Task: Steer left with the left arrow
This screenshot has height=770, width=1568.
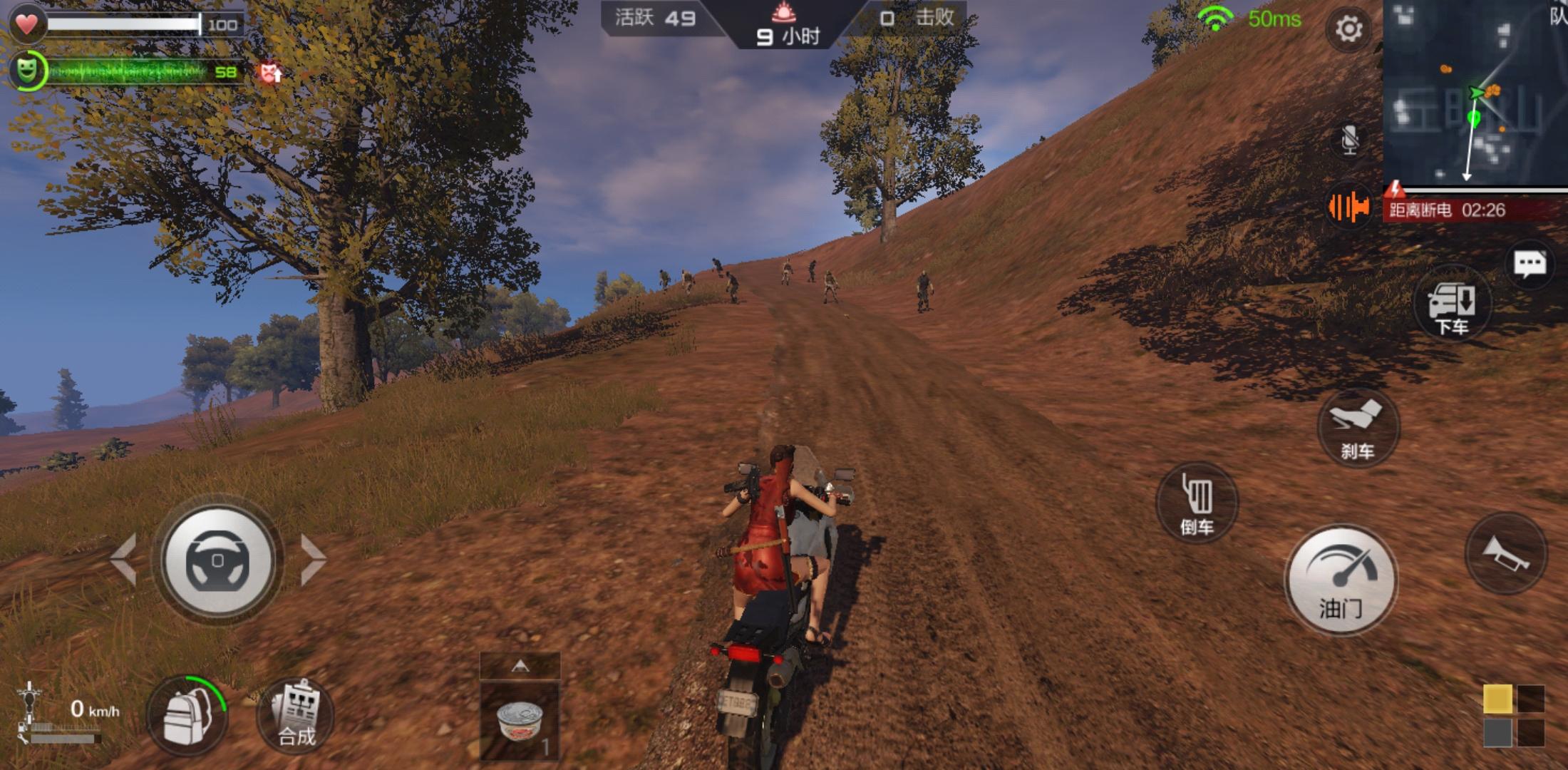Action: click(x=124, y=560)
